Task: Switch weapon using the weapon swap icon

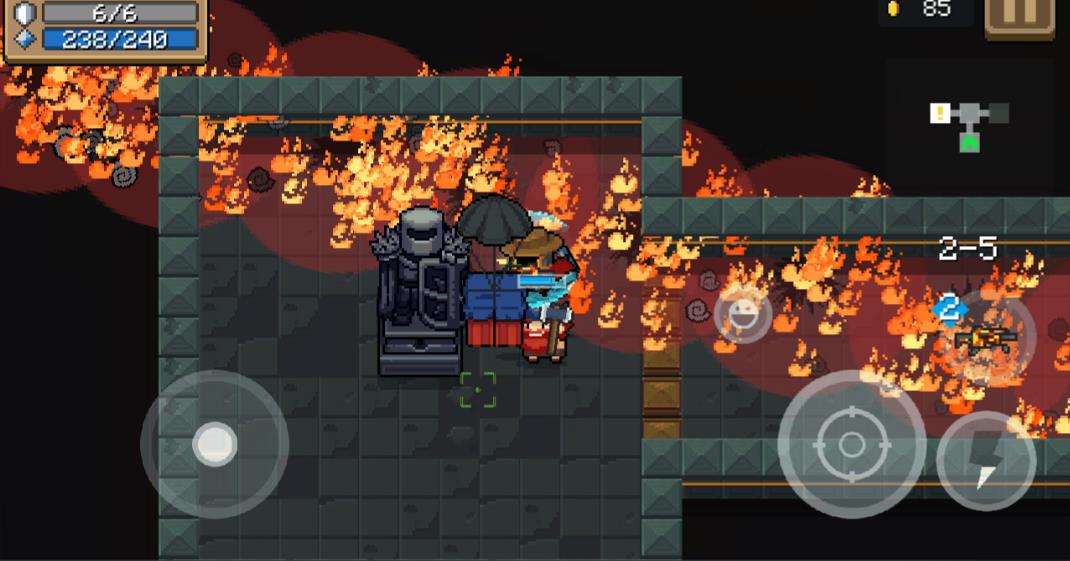Action: coord(983,337)
